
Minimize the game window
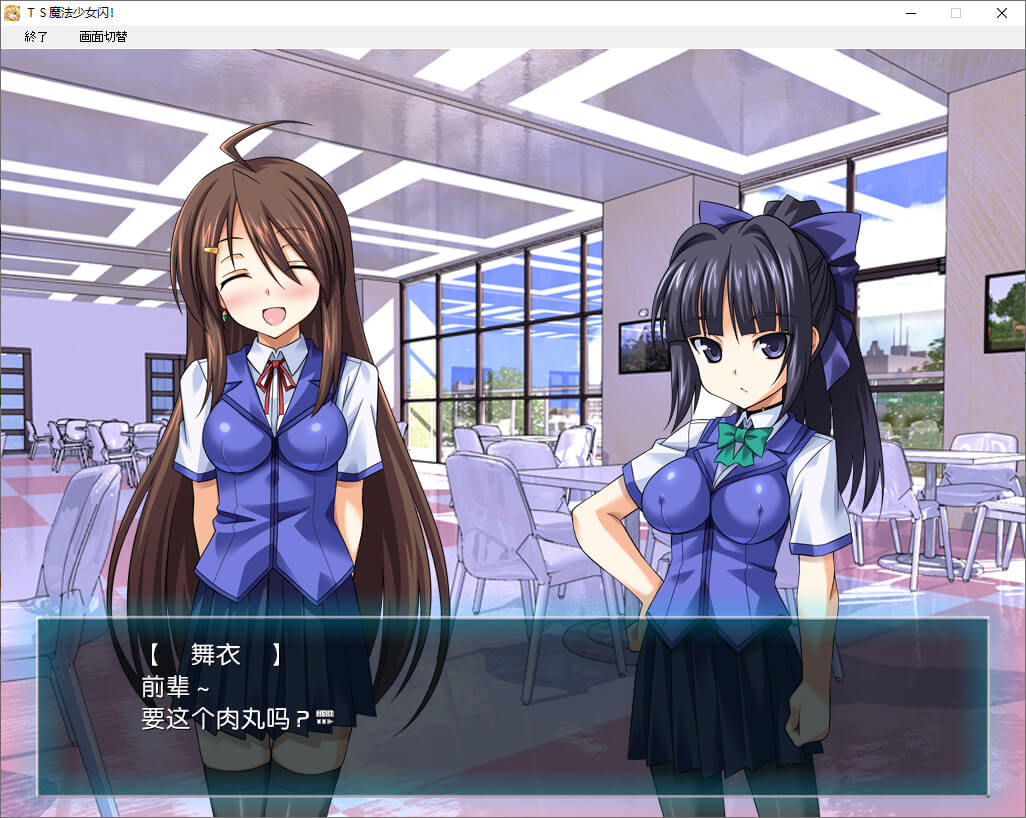tap(911, 13)
